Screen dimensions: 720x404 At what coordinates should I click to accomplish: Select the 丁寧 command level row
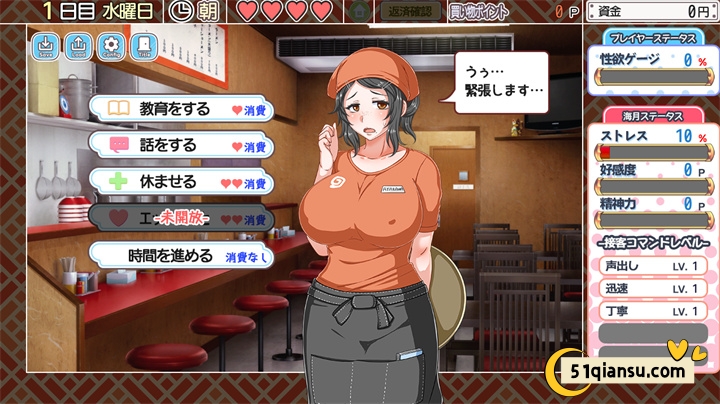pyautogui.click(x=651, y=311)
